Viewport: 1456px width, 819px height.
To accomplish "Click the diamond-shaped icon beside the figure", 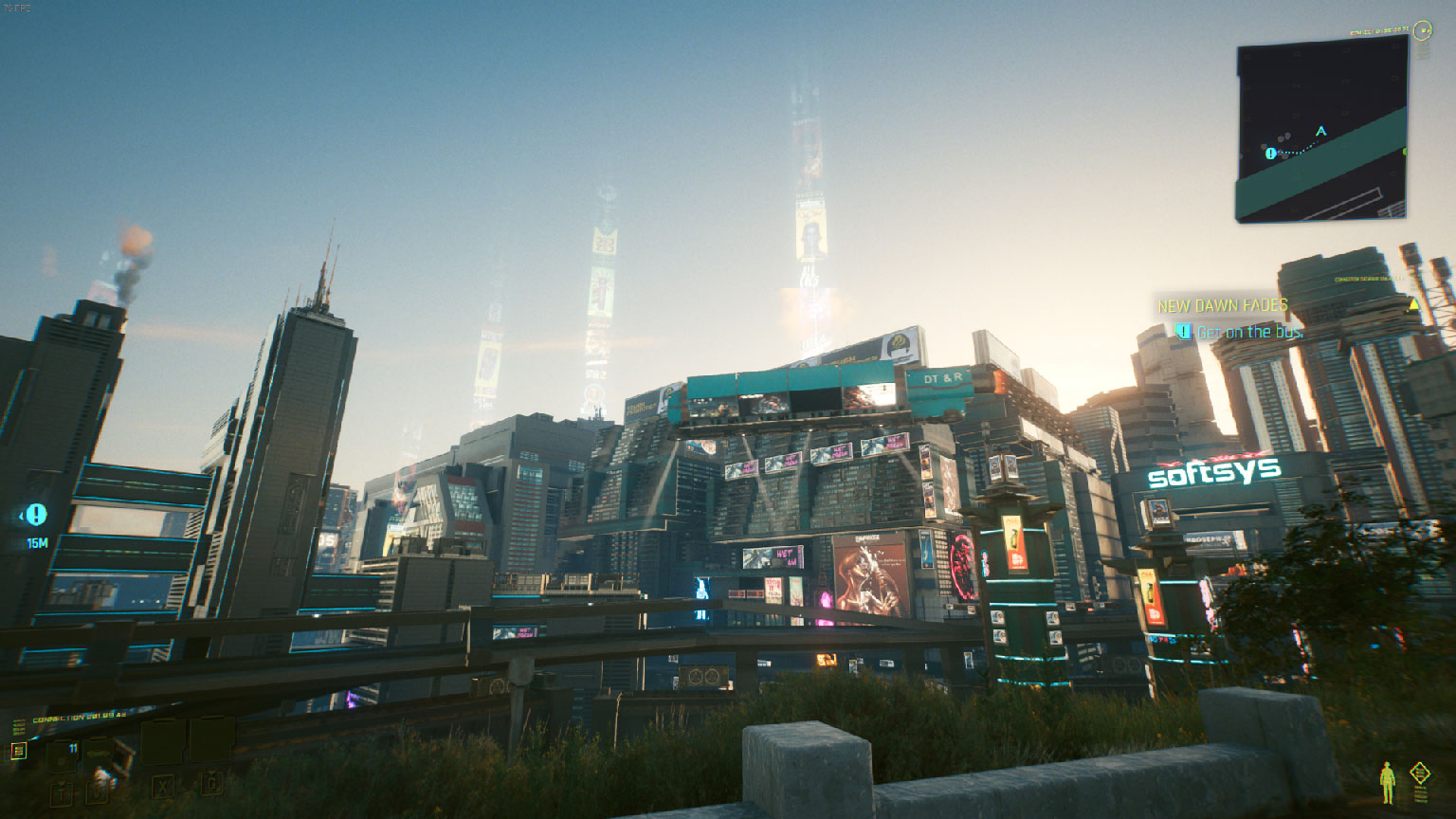I will point(1419,773).
